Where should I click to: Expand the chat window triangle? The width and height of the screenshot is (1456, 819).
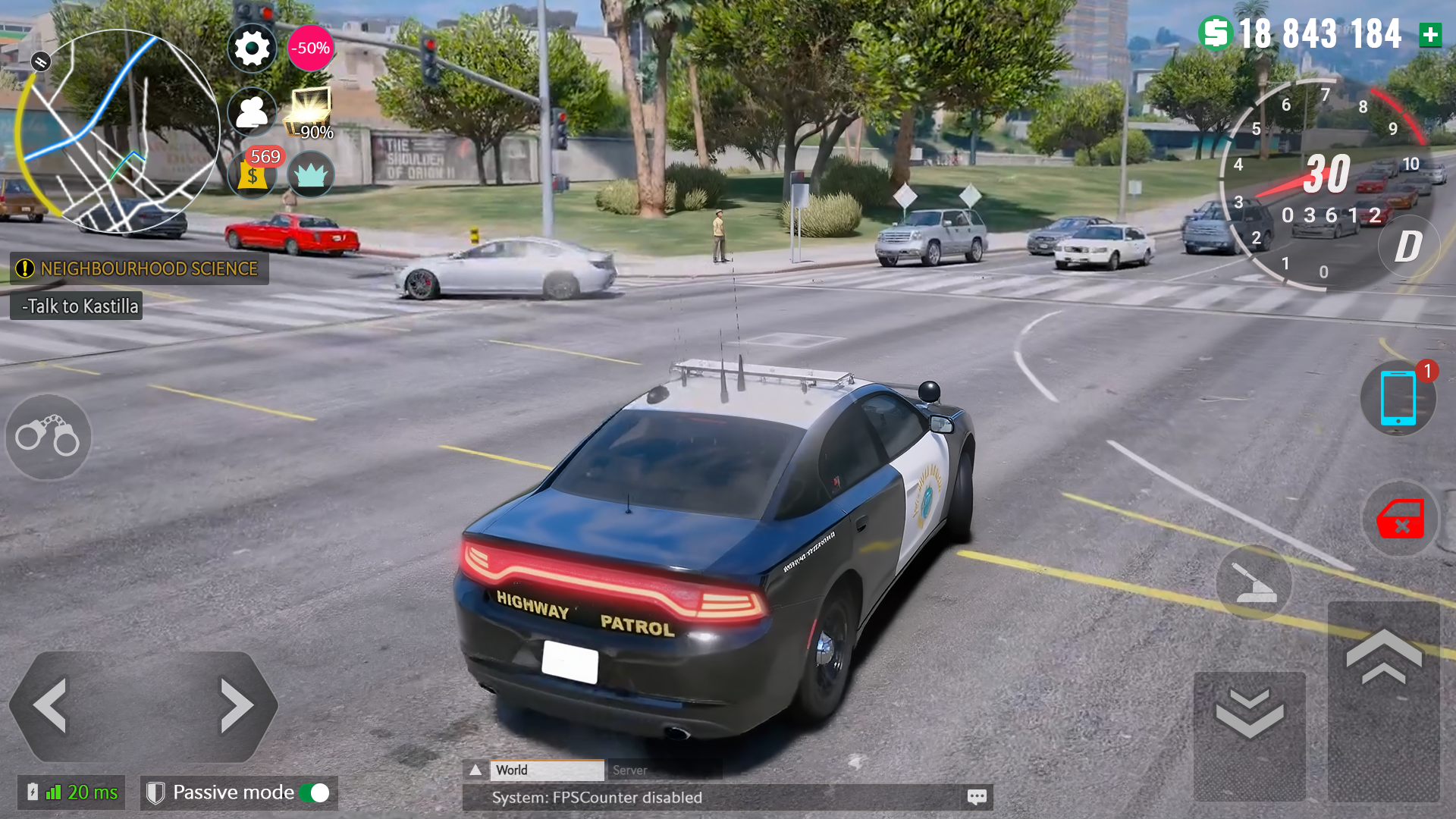pos(475,770)
